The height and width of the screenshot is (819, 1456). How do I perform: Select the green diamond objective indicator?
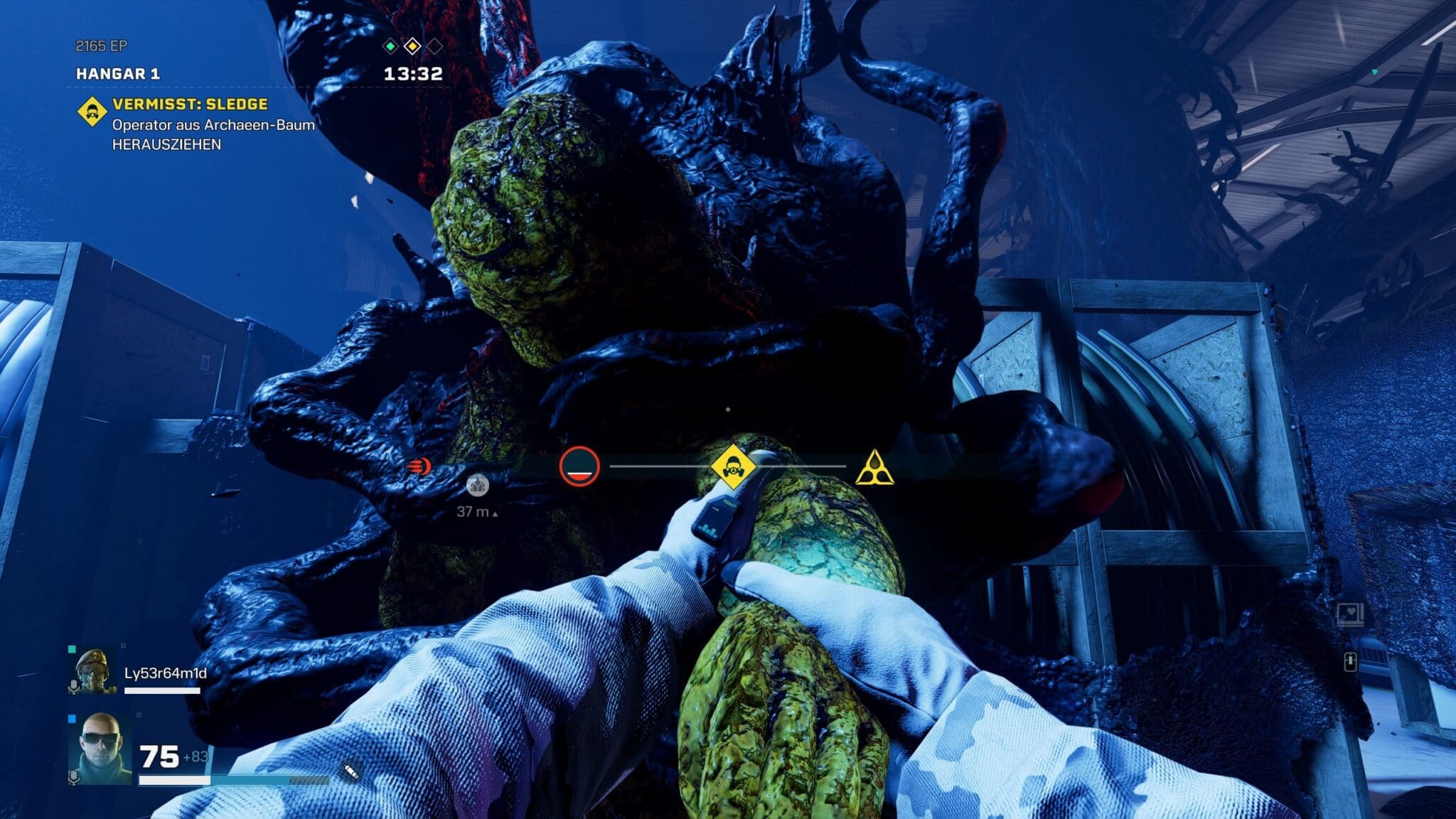coord(390,47)
